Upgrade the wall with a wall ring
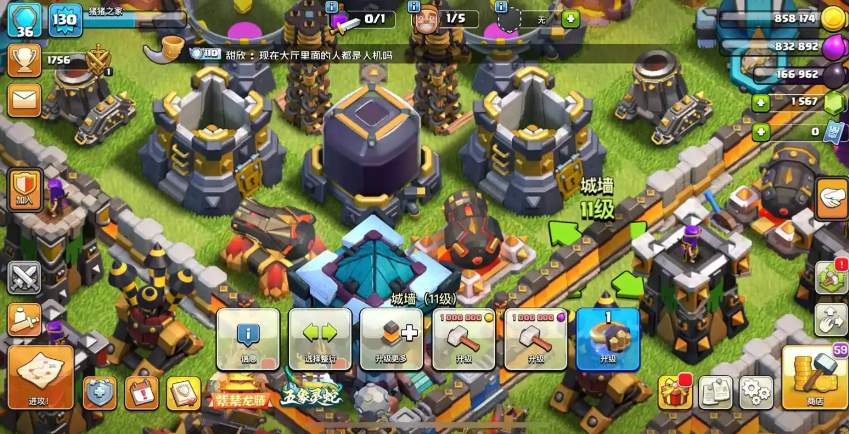849x434 pixels. (607, 339)
